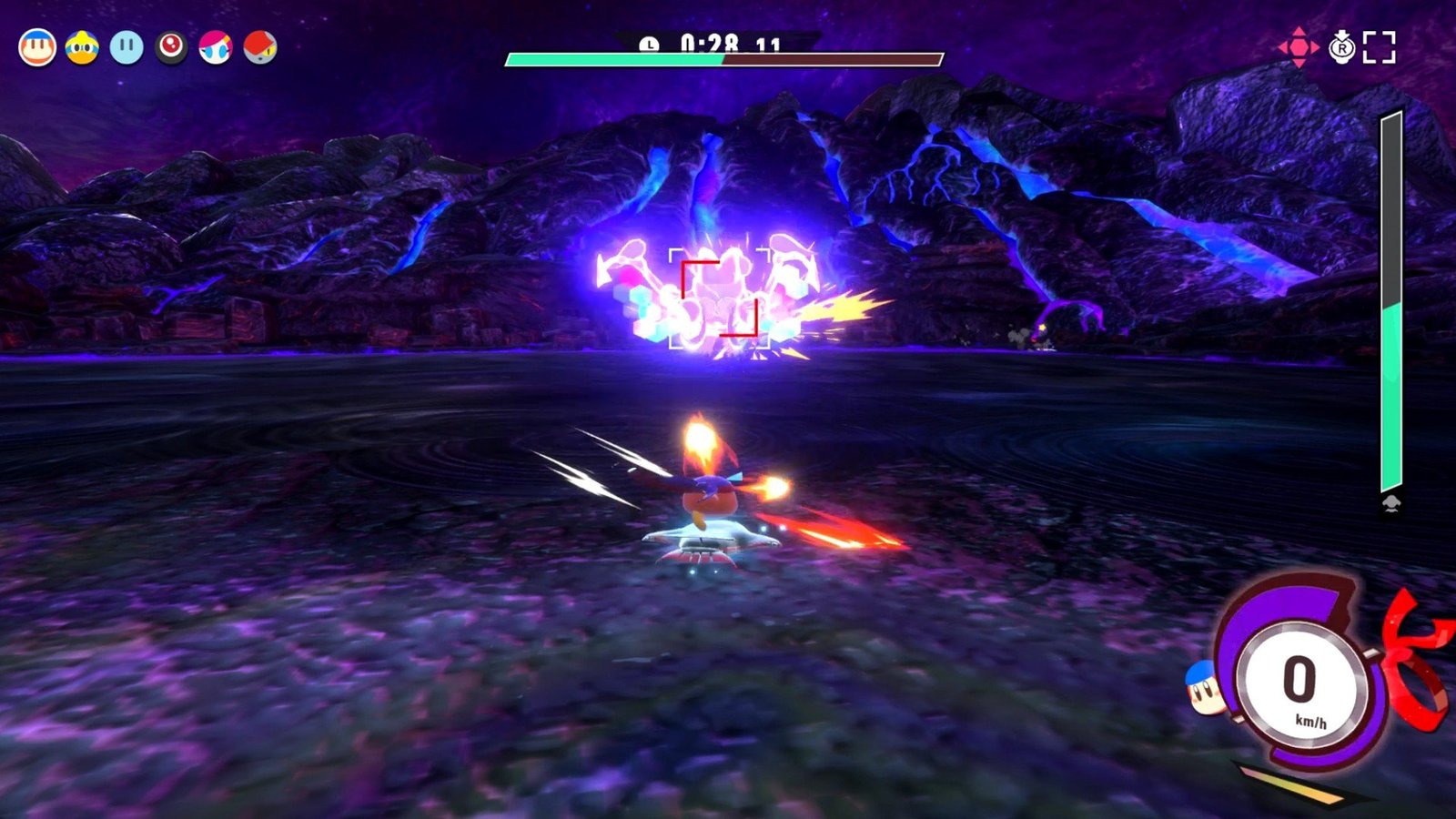Select the Bandana Waddle Dee character icon
Screen dimensions: 1456x819
point(37,46)
